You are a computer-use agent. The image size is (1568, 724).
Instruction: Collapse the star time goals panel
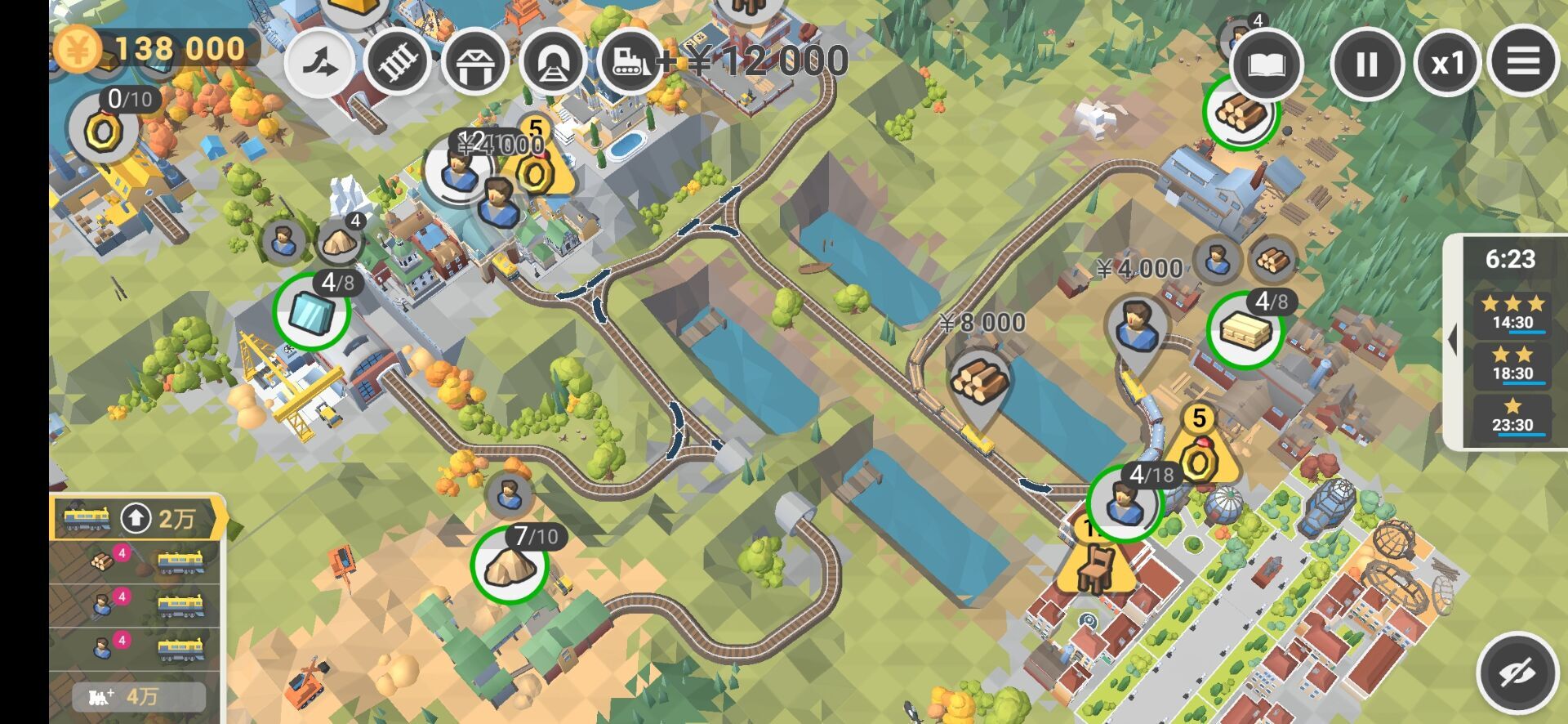tap(1452, 340)
